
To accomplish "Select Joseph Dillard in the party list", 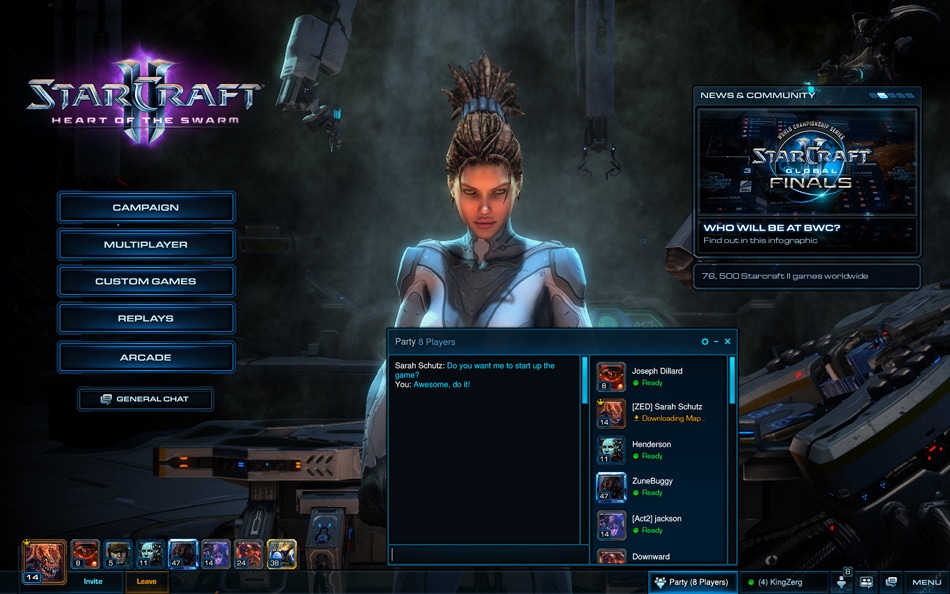I will click(658, 376).
